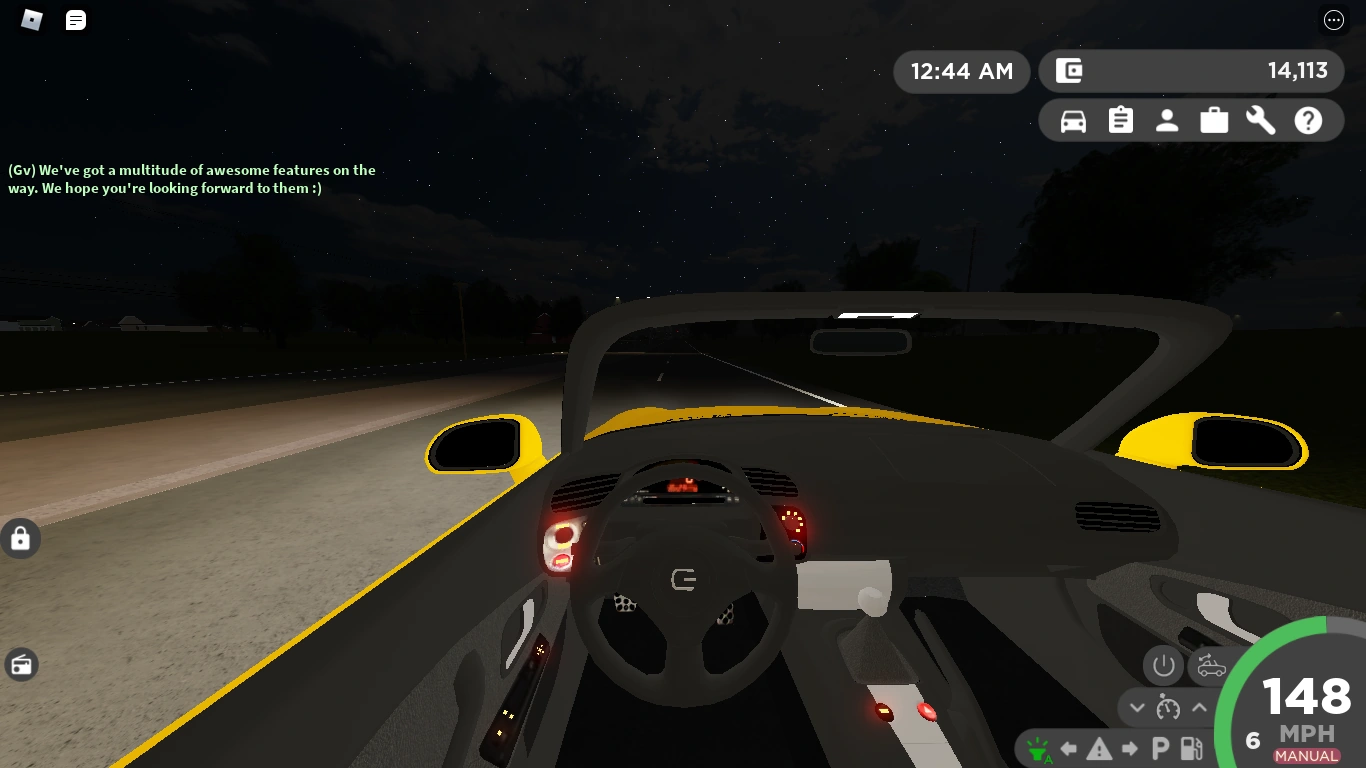This screenshot has height=768, width=1366.
Task: Toggle the engine with the power button
Action: click(1163, 665)
